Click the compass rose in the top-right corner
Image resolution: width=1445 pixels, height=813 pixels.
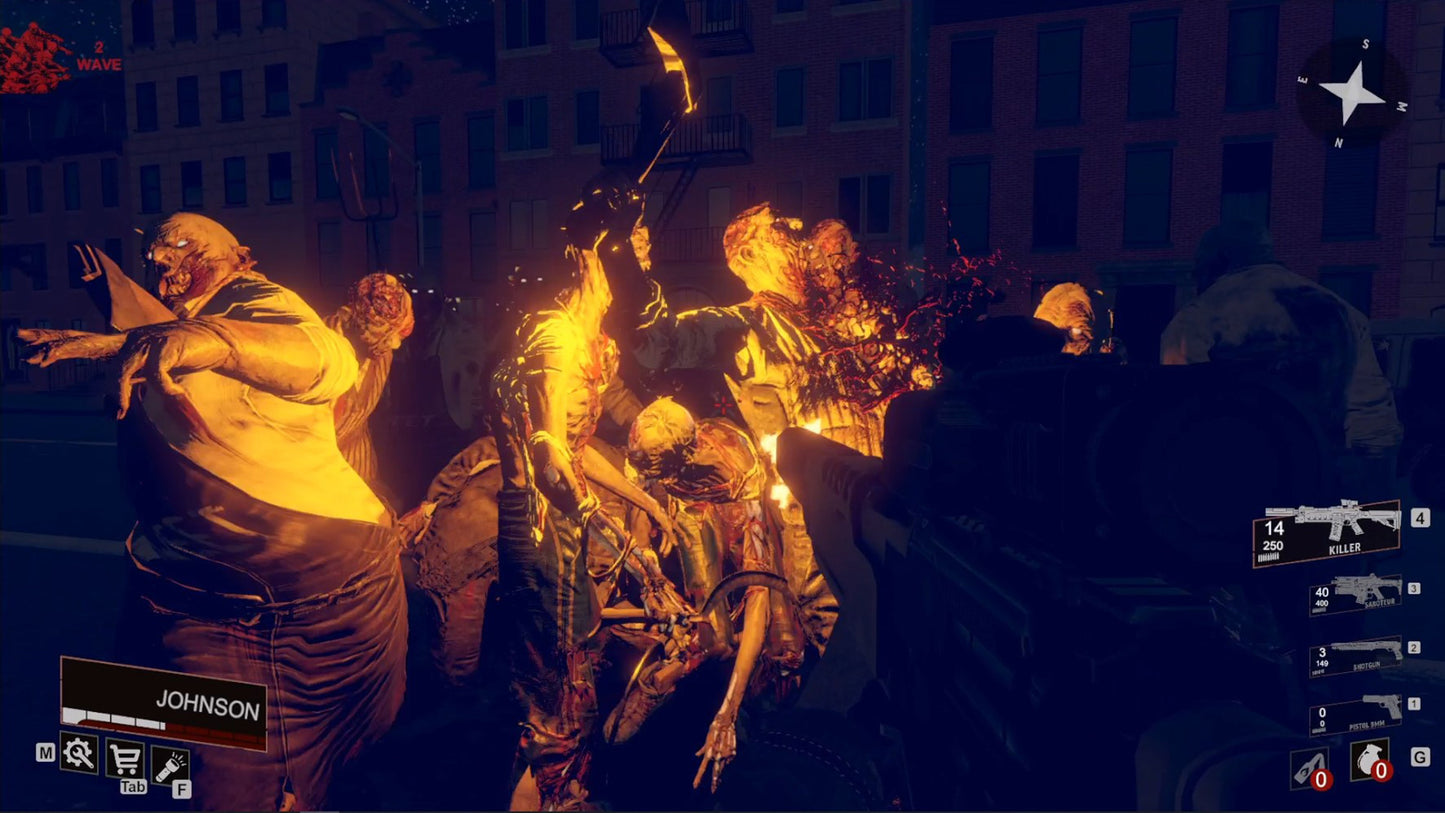tap(1355, 93)
